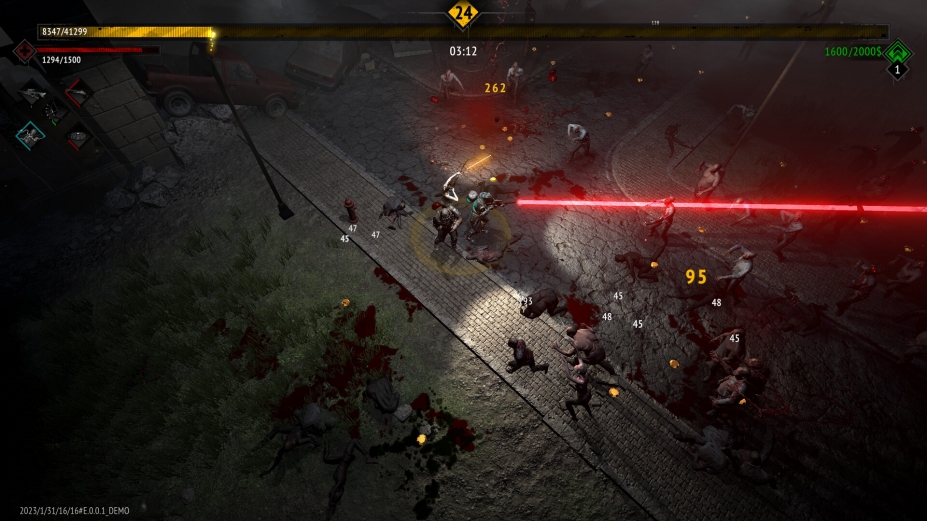This screenshot has width=927, height=521.
Task: Select the sniper rifle weapon slot
Action: [31, 95]
